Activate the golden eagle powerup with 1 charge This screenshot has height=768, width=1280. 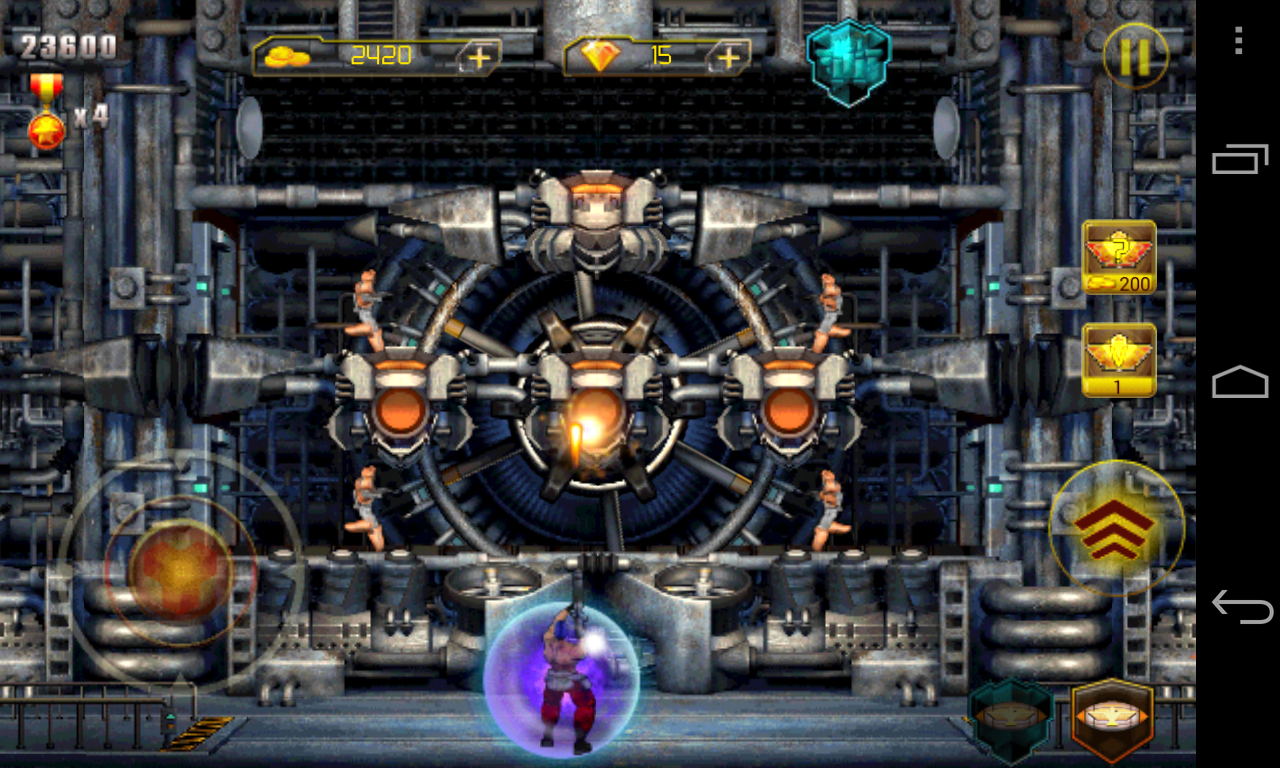(x=1117, y=357)
